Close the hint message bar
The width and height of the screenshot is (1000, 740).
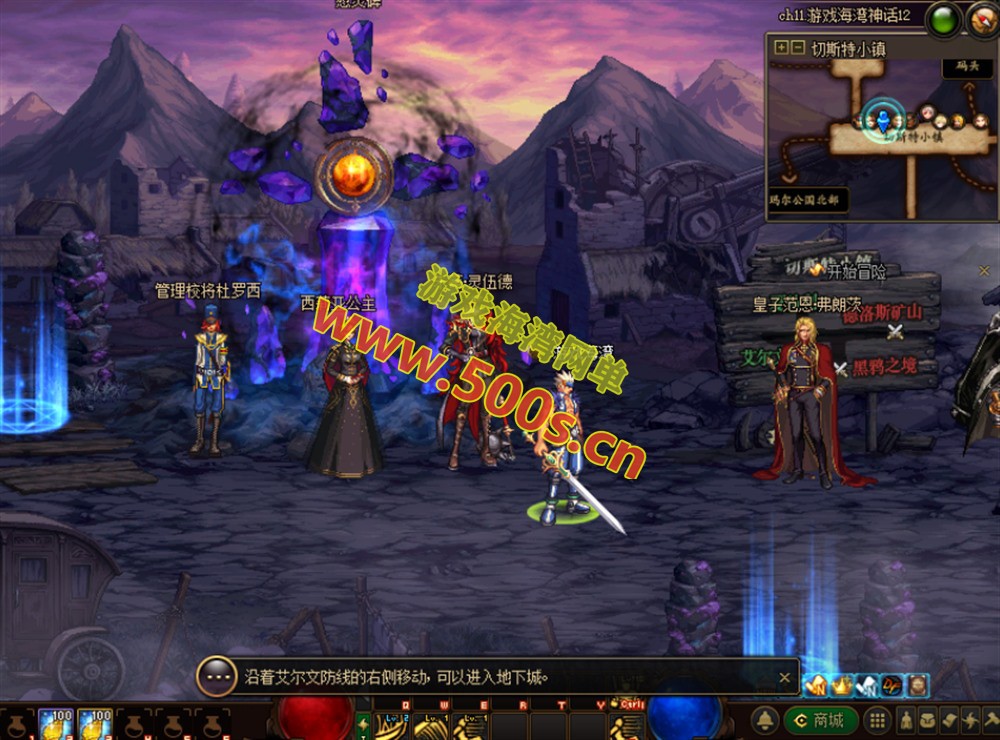[785, 677]
